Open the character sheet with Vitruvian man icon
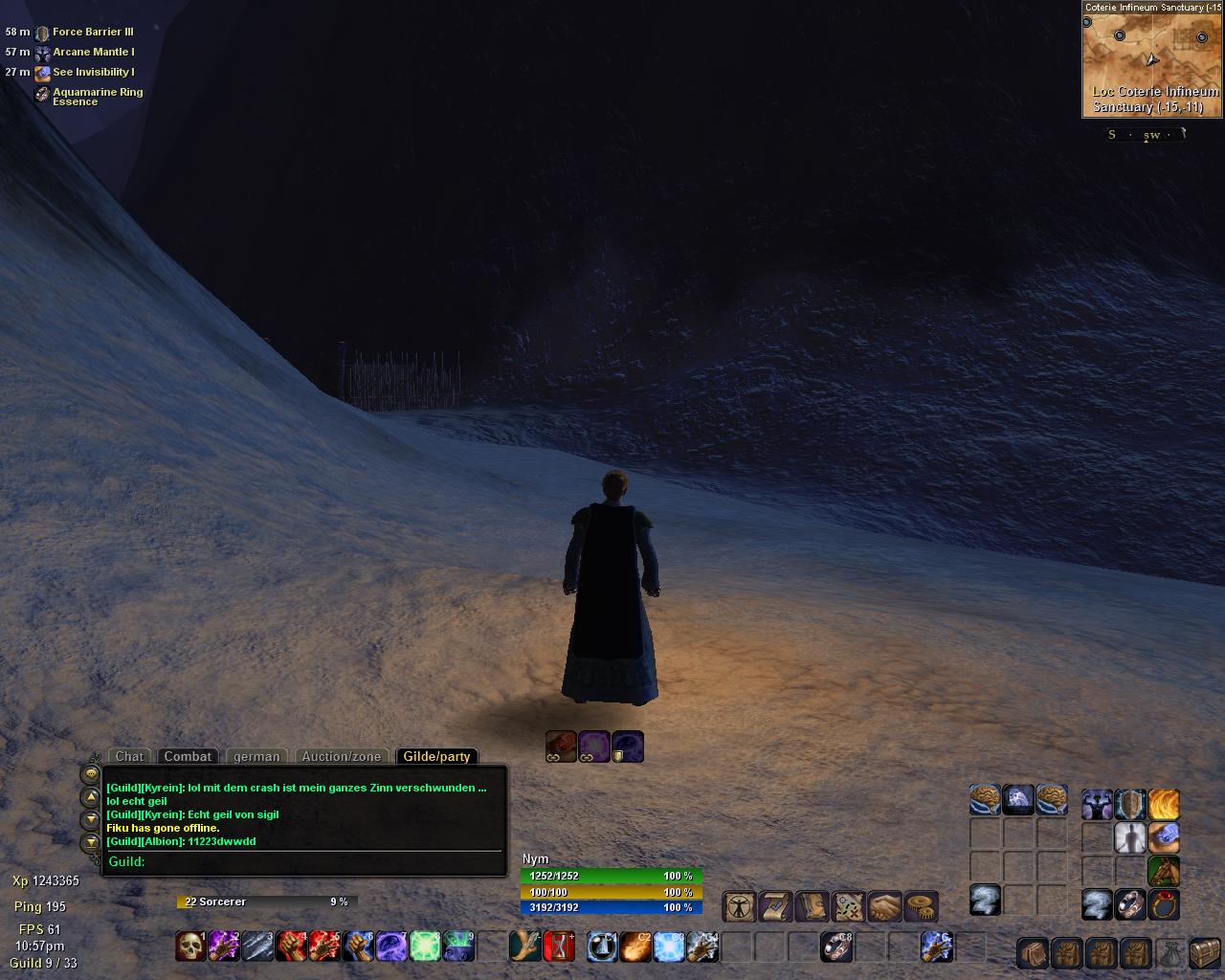 pos(740,905)
